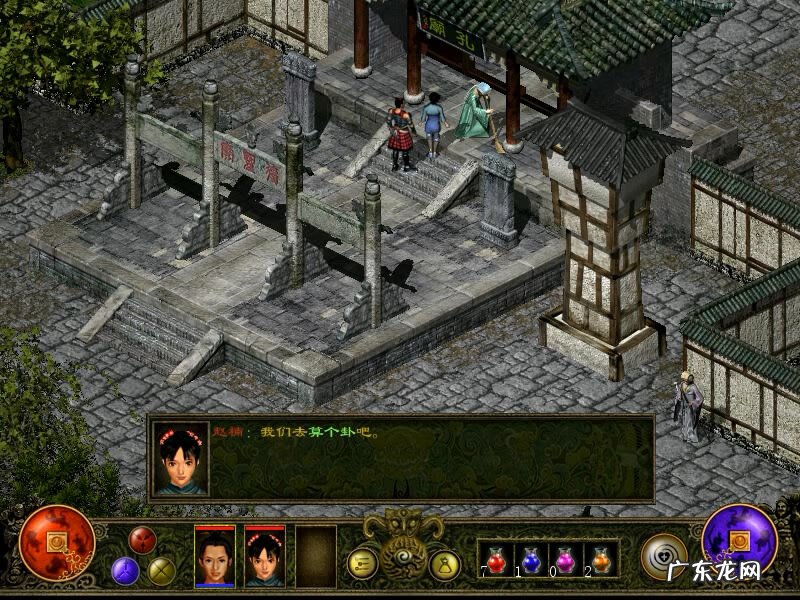Viewport: 800px width, 600px height.
Task: Click the speaker portrait in the dialogue box
Action: point(181,458)
